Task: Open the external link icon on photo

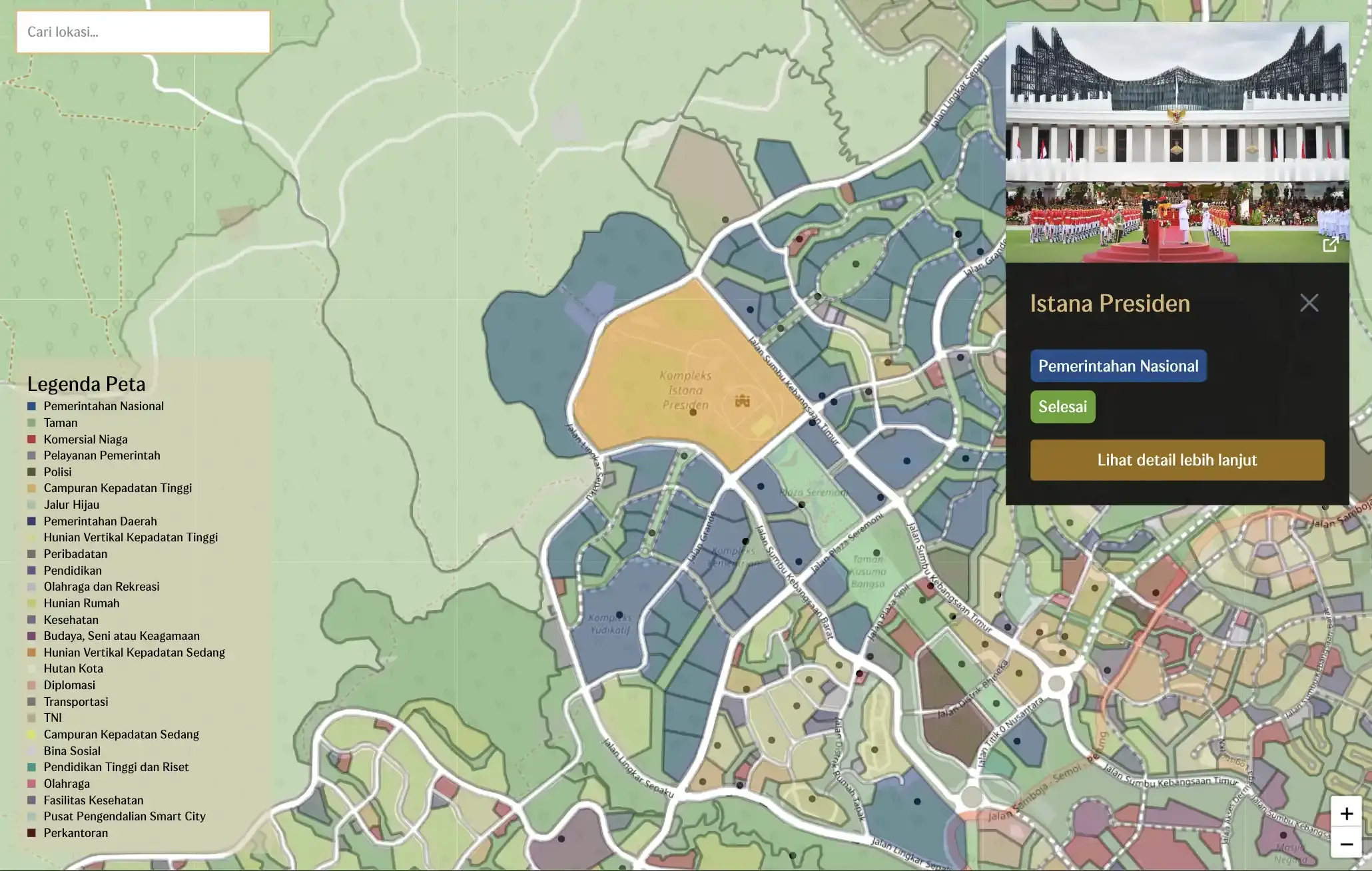Action: click(1330, 244)
